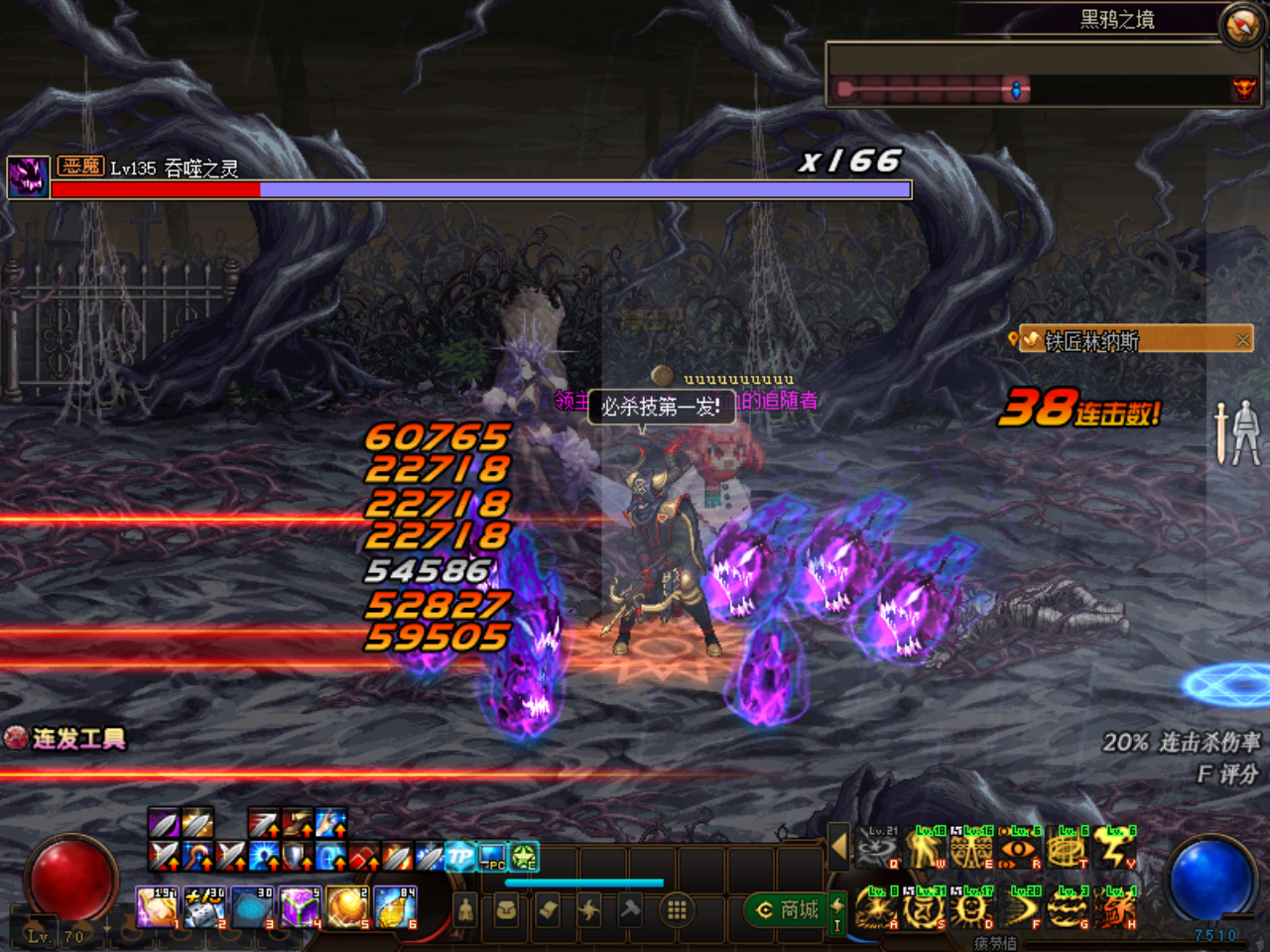This screenshot has height=952, width=1270.
Task: Click the boss skull marker on the dungeon minimap
Action: [x=1243, y=89]
